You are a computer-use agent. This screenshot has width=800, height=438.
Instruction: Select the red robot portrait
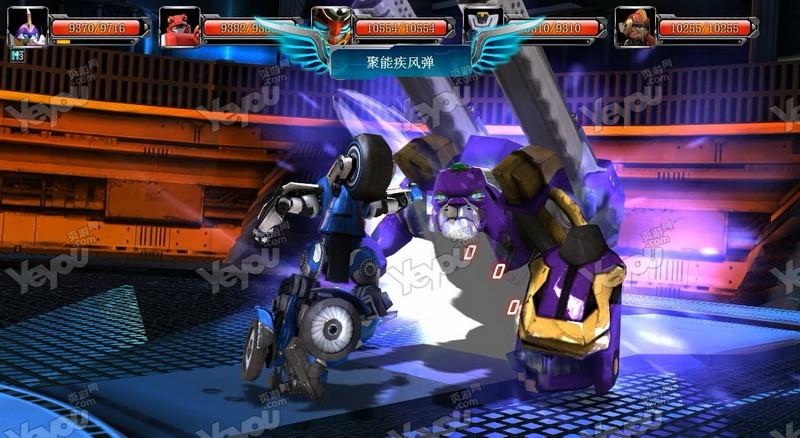pos(180,27)
